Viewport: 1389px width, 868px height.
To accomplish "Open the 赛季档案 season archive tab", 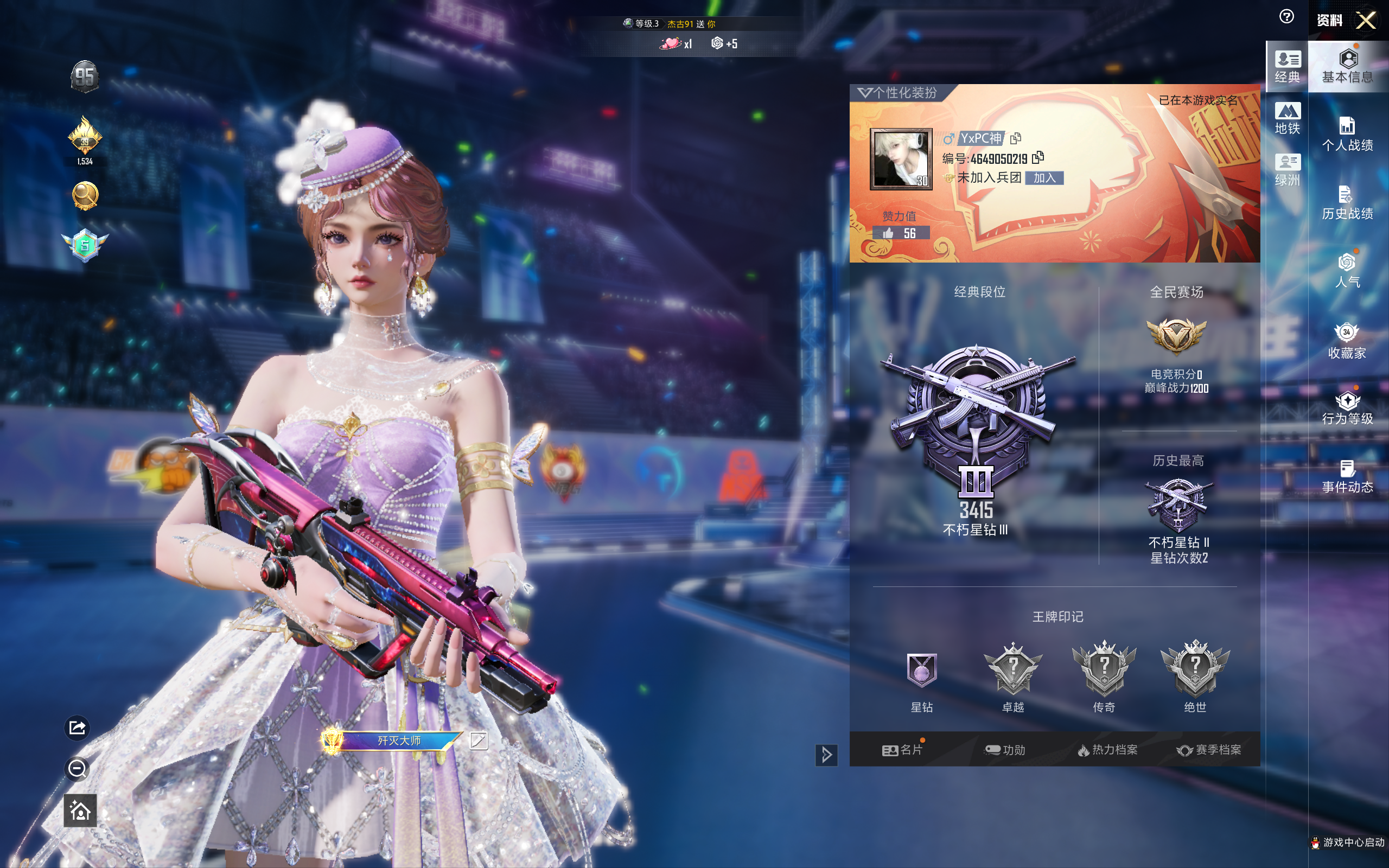I will click(x=1209, y=750).
